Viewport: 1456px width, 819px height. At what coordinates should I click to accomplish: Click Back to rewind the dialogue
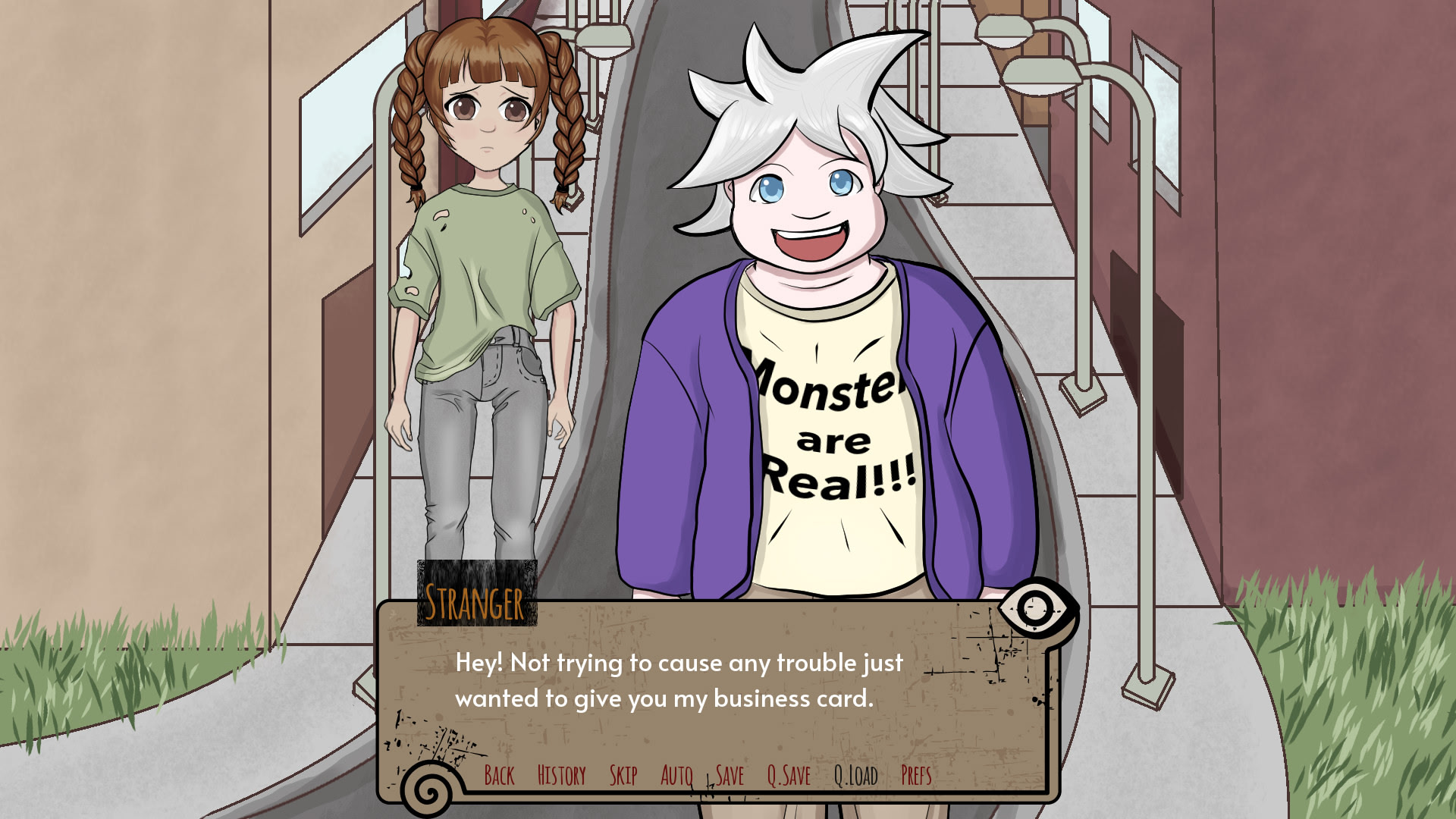pyautogui.click(x=500, y=776)
